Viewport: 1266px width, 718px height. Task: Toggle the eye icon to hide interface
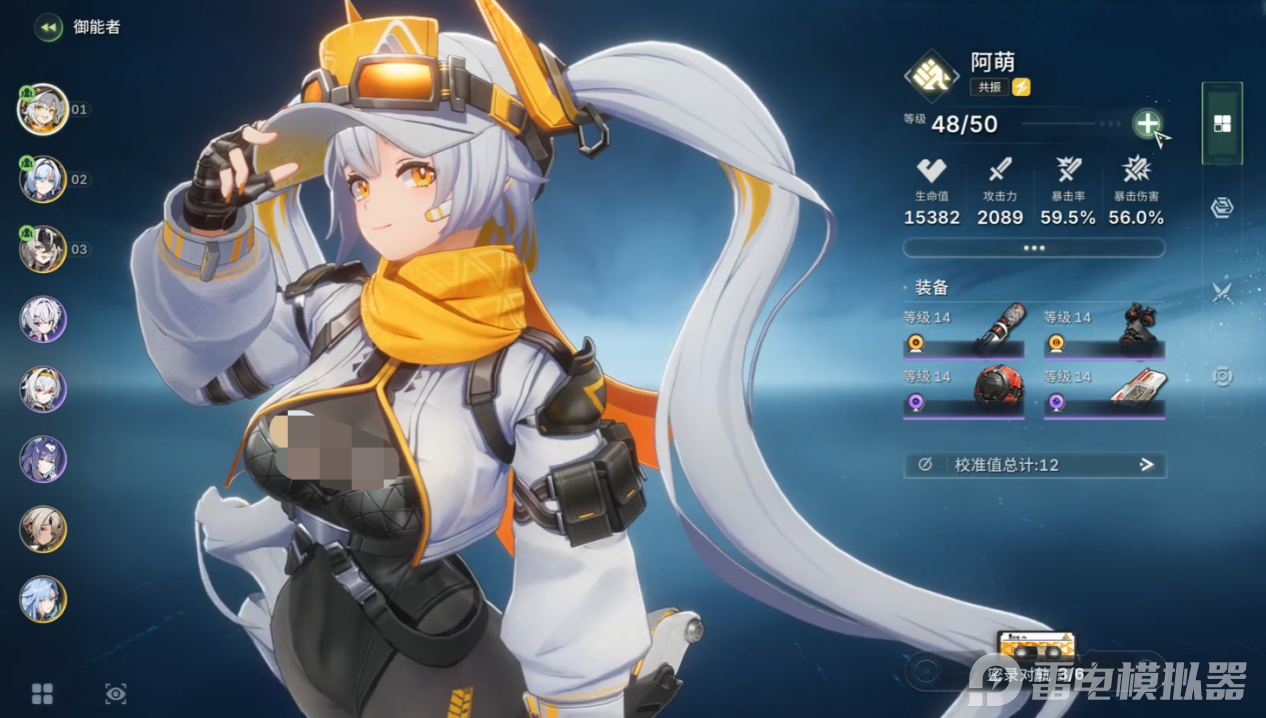pyautogui.click(x=116, y=693)
